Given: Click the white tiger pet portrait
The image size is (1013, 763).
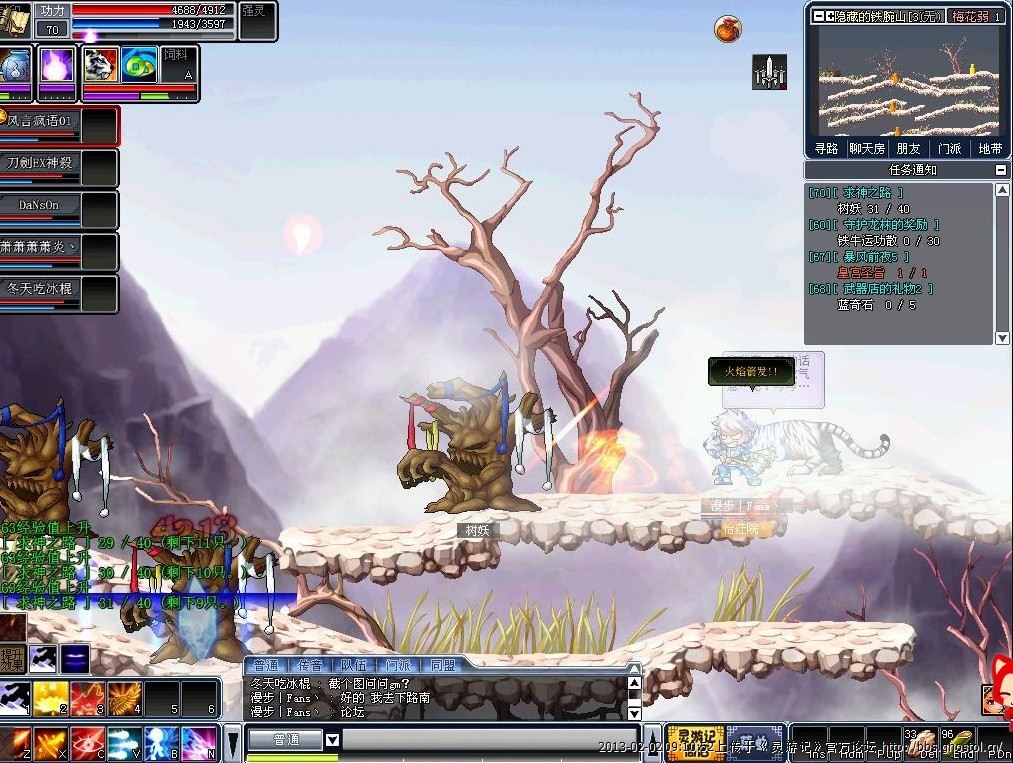Looking at the screenshot, I should (100, 65).
